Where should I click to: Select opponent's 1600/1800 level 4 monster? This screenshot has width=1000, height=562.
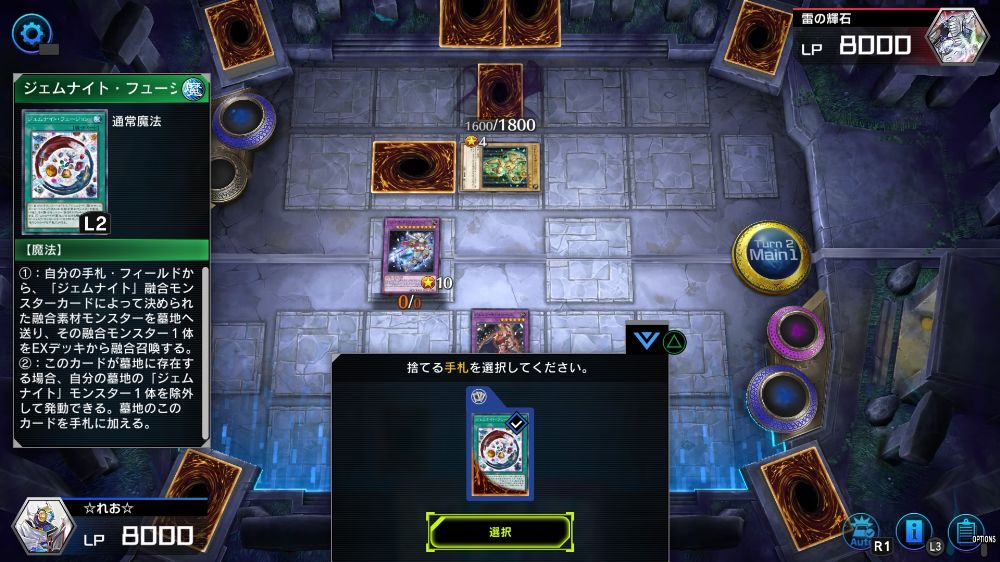502,166
